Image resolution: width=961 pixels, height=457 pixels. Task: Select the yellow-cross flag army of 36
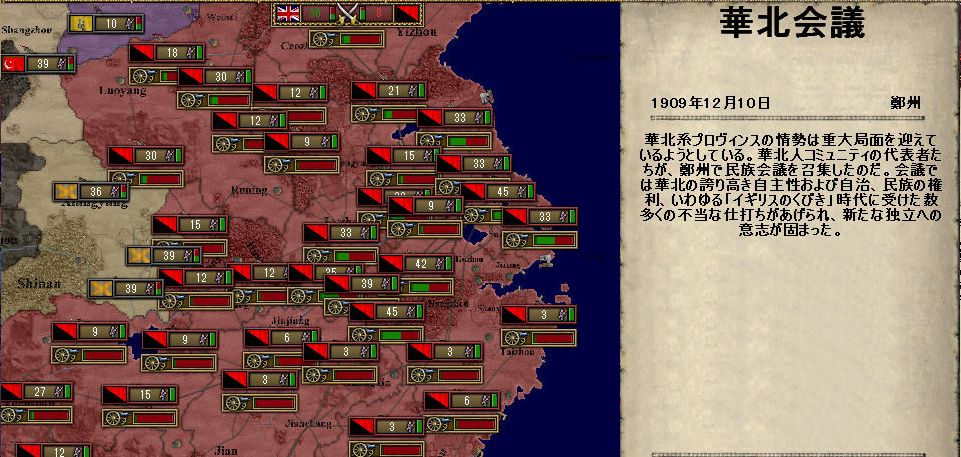(91, 191)
